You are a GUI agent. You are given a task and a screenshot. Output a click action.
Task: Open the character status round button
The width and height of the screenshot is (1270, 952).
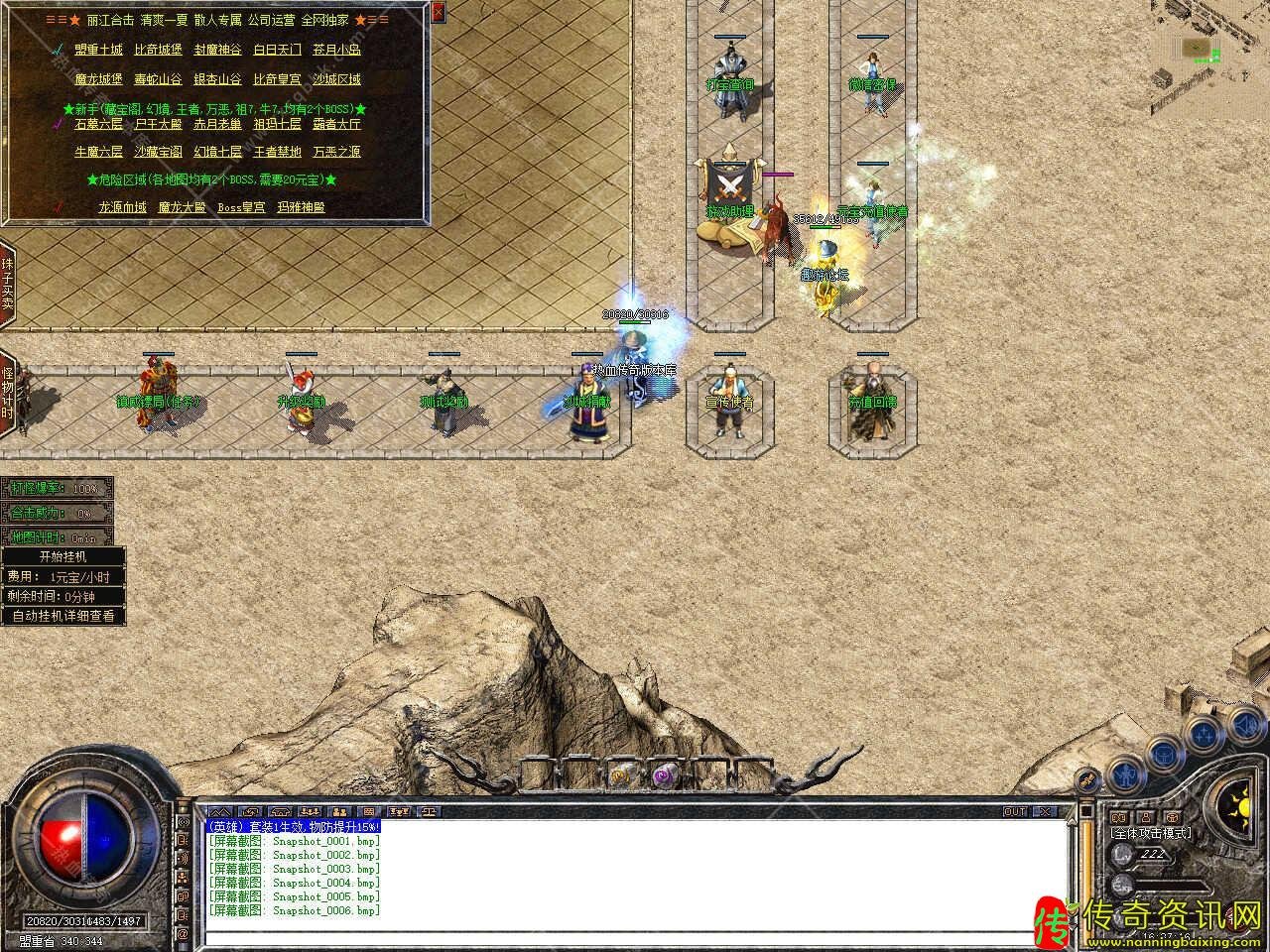click(x=1124, y=773)
